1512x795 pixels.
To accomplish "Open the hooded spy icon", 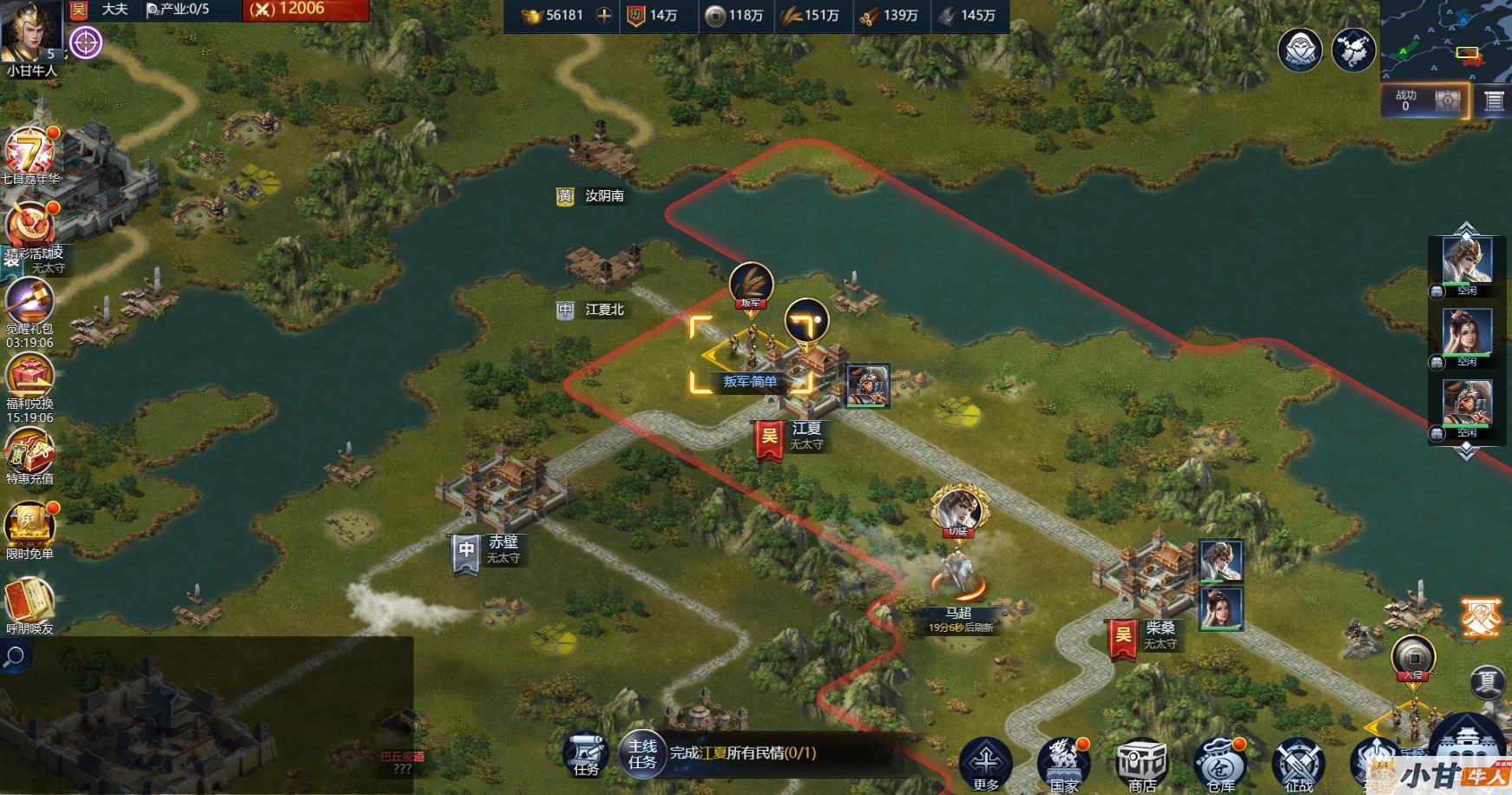I will pos(1299,49).
